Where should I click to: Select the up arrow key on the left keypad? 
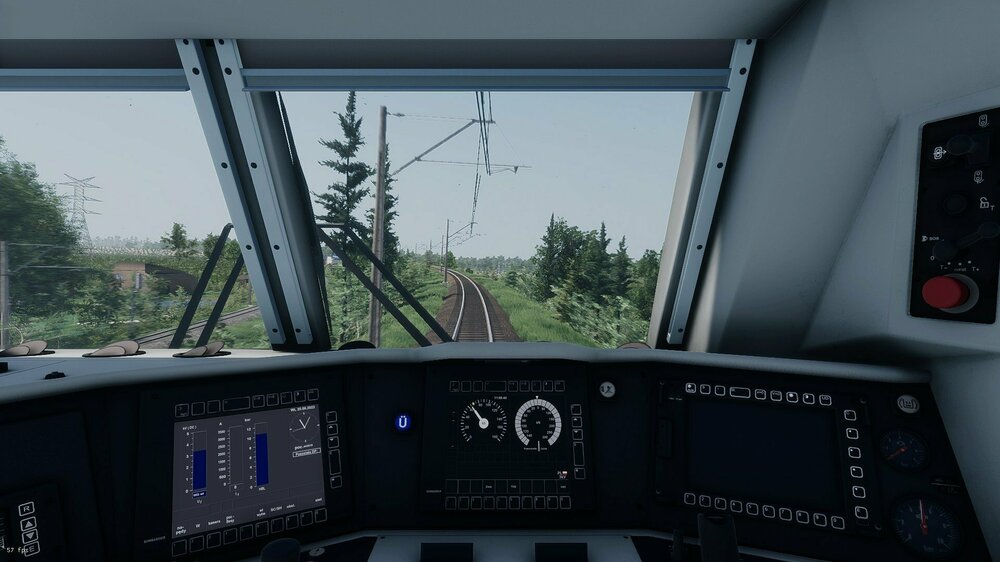point(29,523)
